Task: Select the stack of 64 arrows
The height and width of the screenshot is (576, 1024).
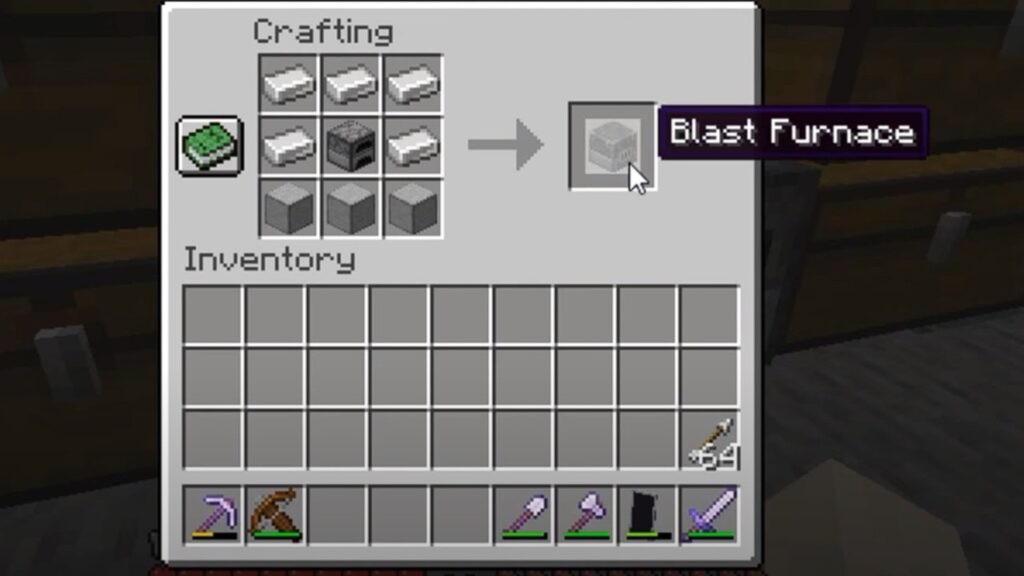Action: click(x=710, y=440)
